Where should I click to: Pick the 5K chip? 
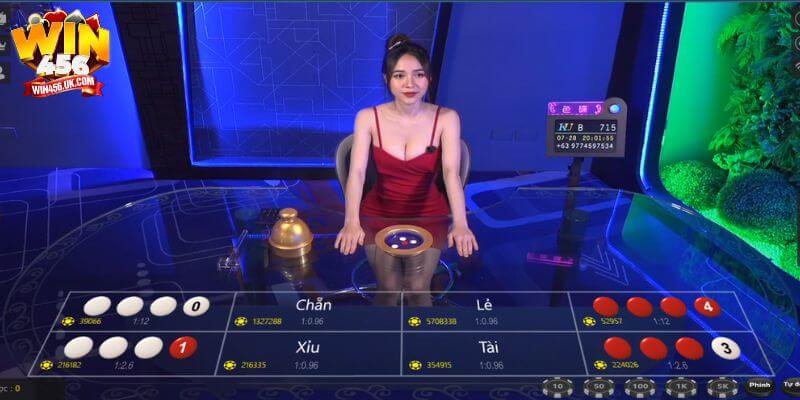(x=719, y=387)
